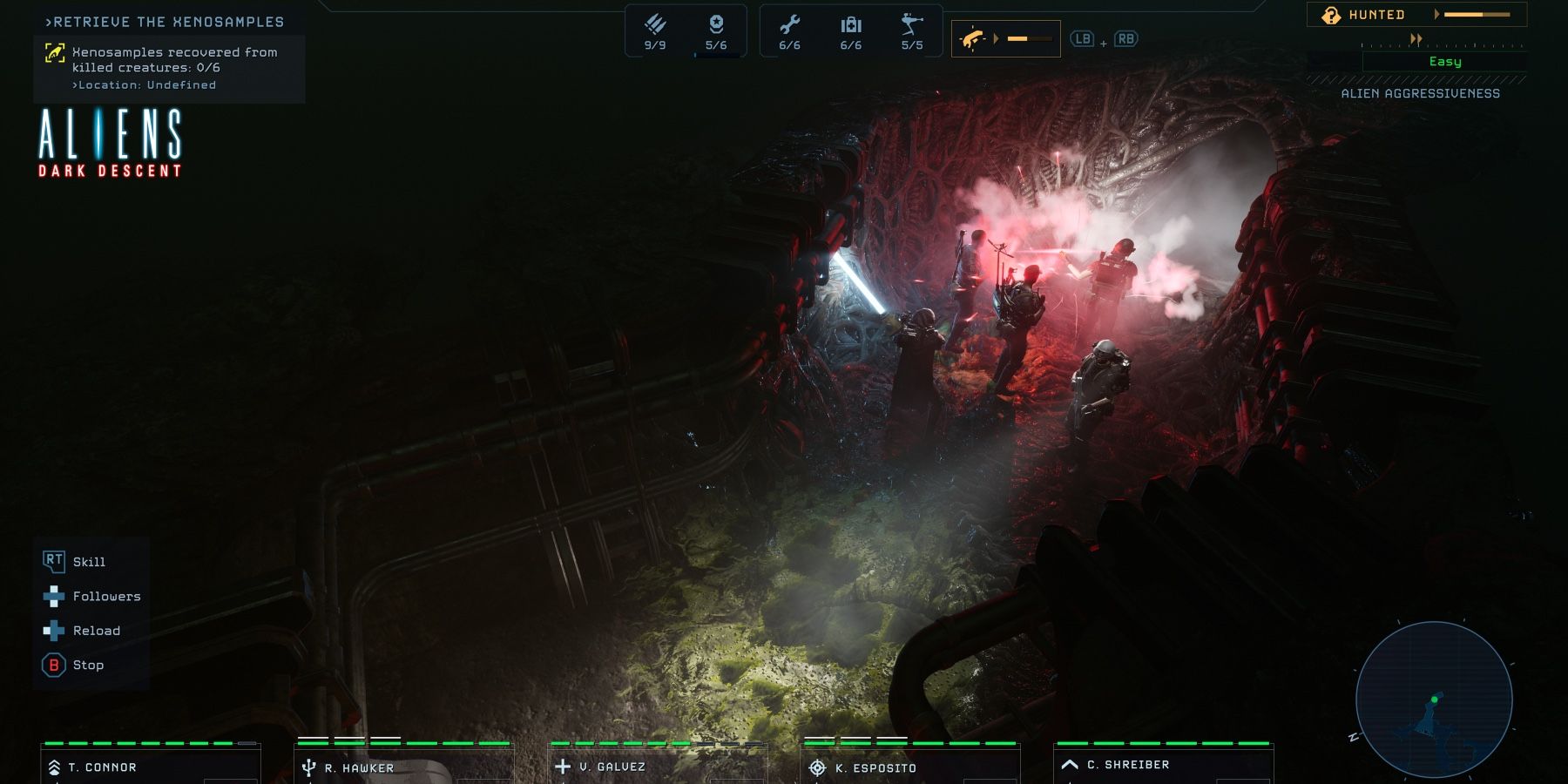The width and height of the screenshot is (1568, 784).
Task: Click the fast-forward chevrons above Alien Aggressiveness
Action: 1416,38
